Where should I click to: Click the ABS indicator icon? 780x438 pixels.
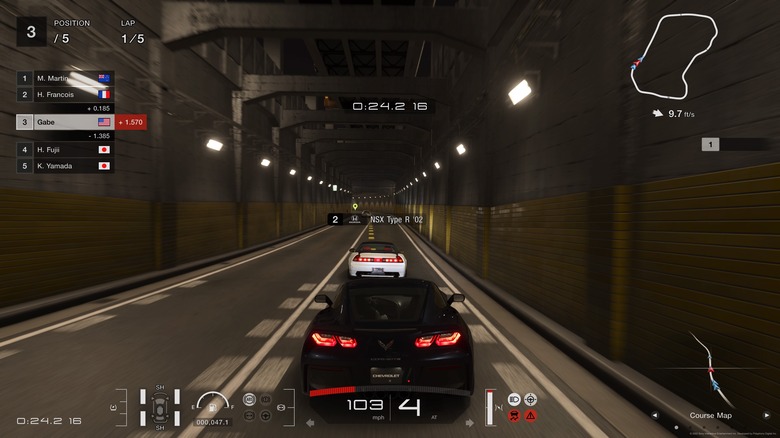pyautogui.click(x=249, y=400)
